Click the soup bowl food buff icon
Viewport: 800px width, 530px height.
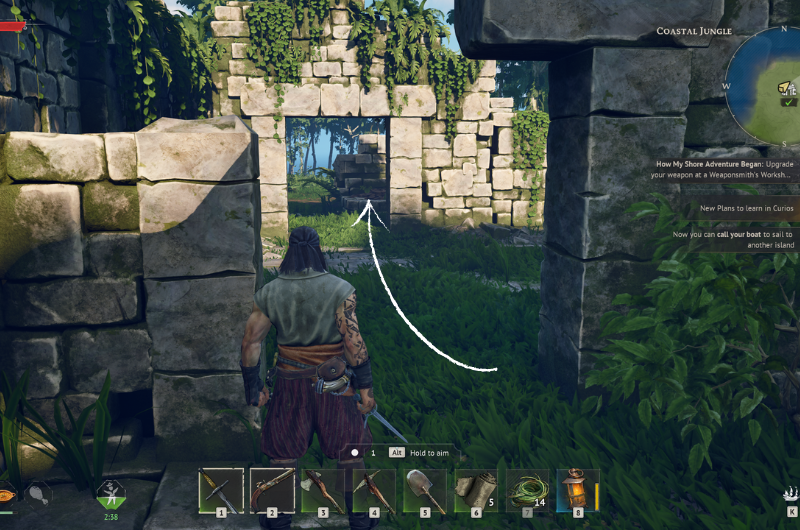point(5,492)
